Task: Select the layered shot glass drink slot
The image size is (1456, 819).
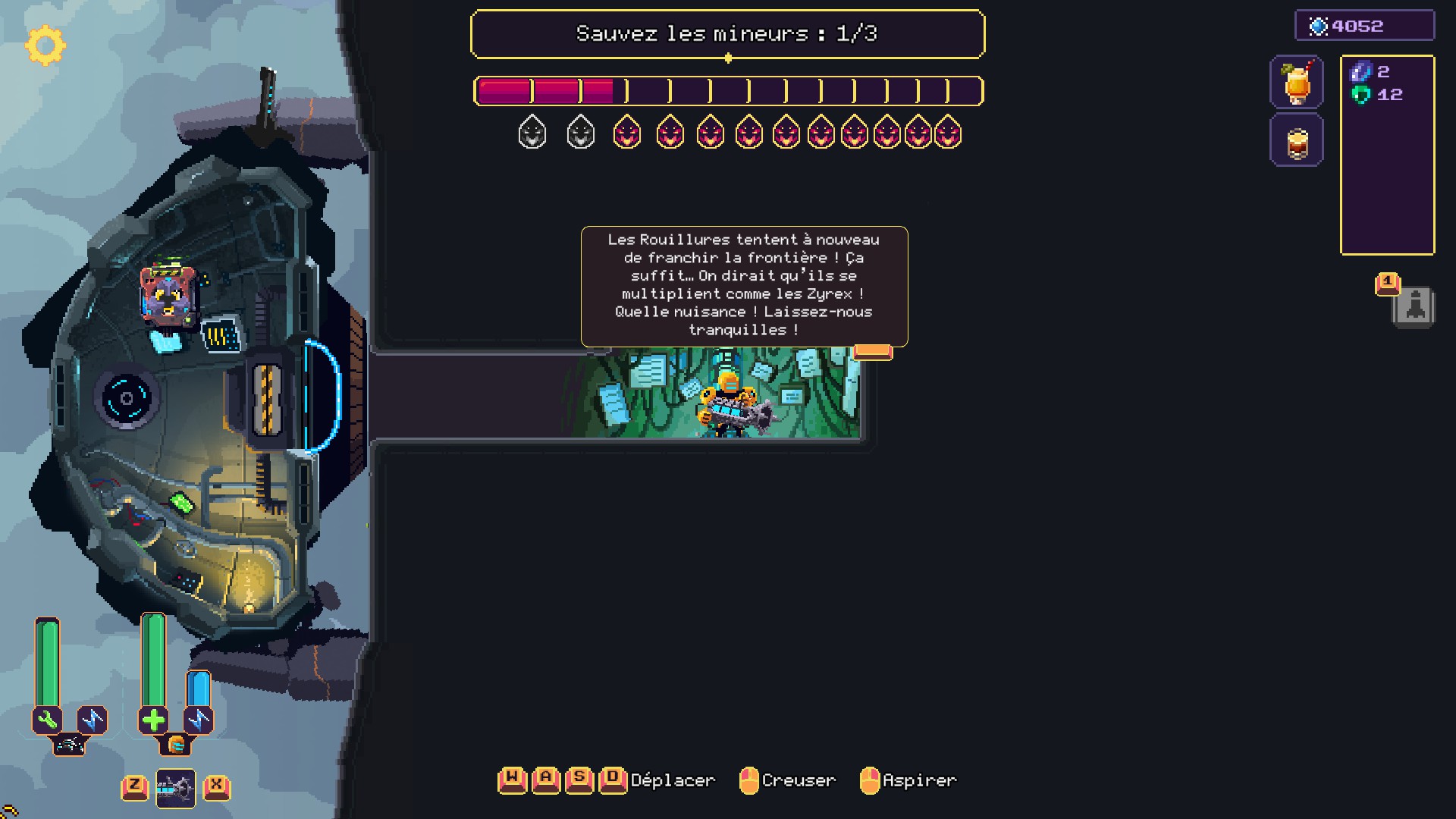Action: [x=1297, y=141]
